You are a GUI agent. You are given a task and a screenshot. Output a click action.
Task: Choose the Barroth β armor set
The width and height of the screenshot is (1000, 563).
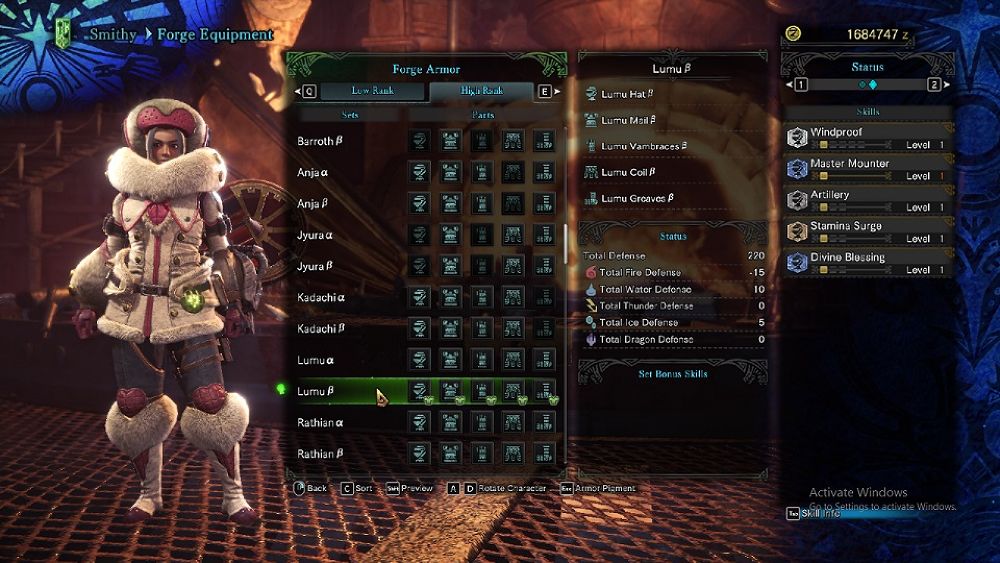[x=320, y=142]
